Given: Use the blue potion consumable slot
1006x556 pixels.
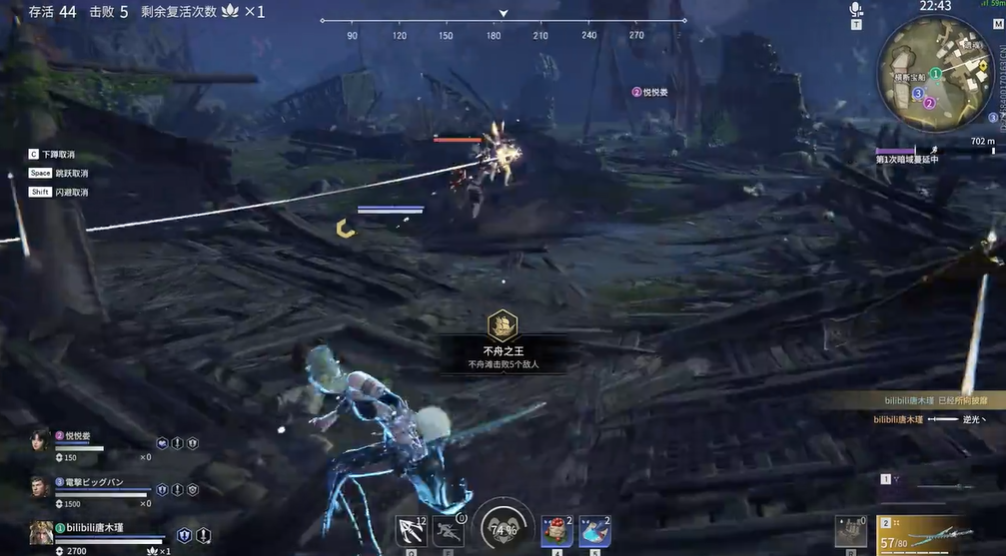Looking at the screenshot, I should coord(594,530).
